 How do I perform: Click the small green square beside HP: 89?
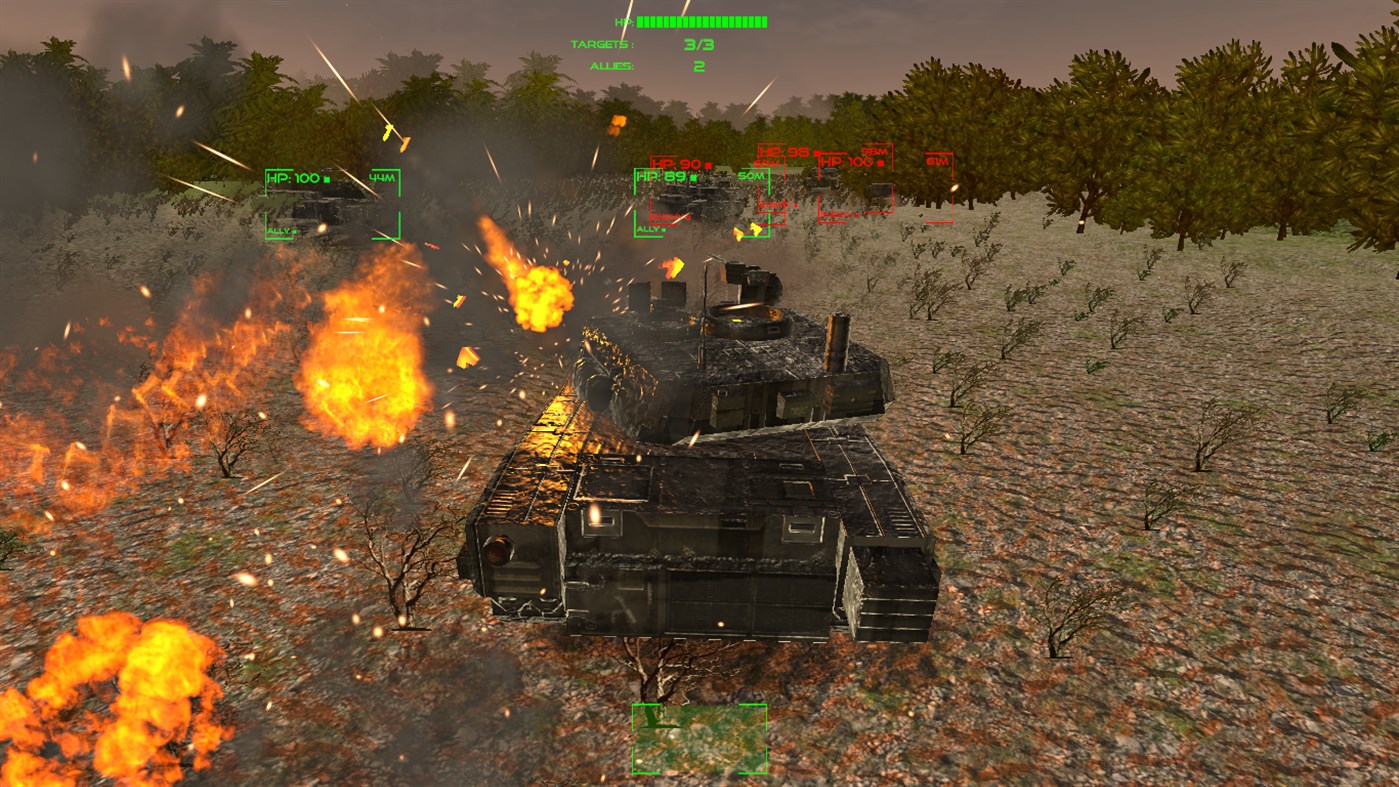[692, 178]
